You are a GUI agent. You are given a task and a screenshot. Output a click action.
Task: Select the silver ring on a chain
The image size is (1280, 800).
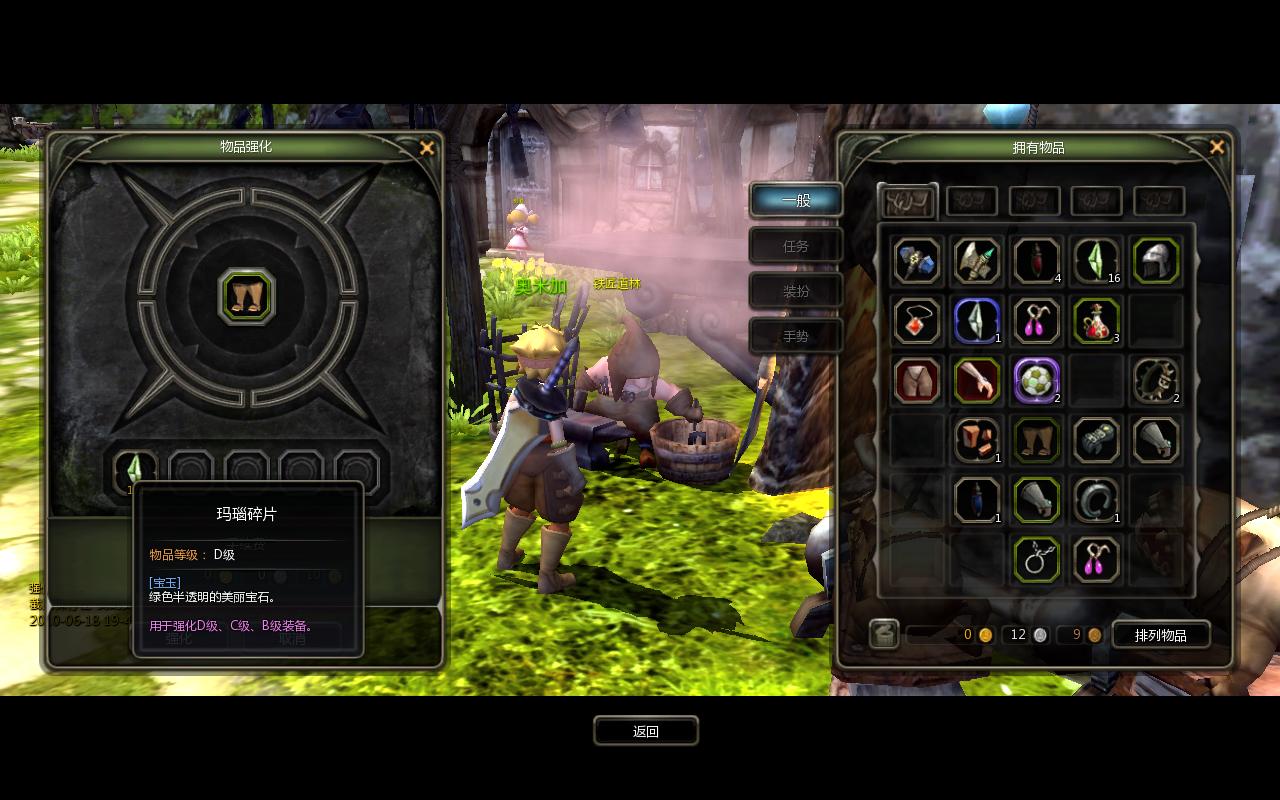click(1036, 560)
